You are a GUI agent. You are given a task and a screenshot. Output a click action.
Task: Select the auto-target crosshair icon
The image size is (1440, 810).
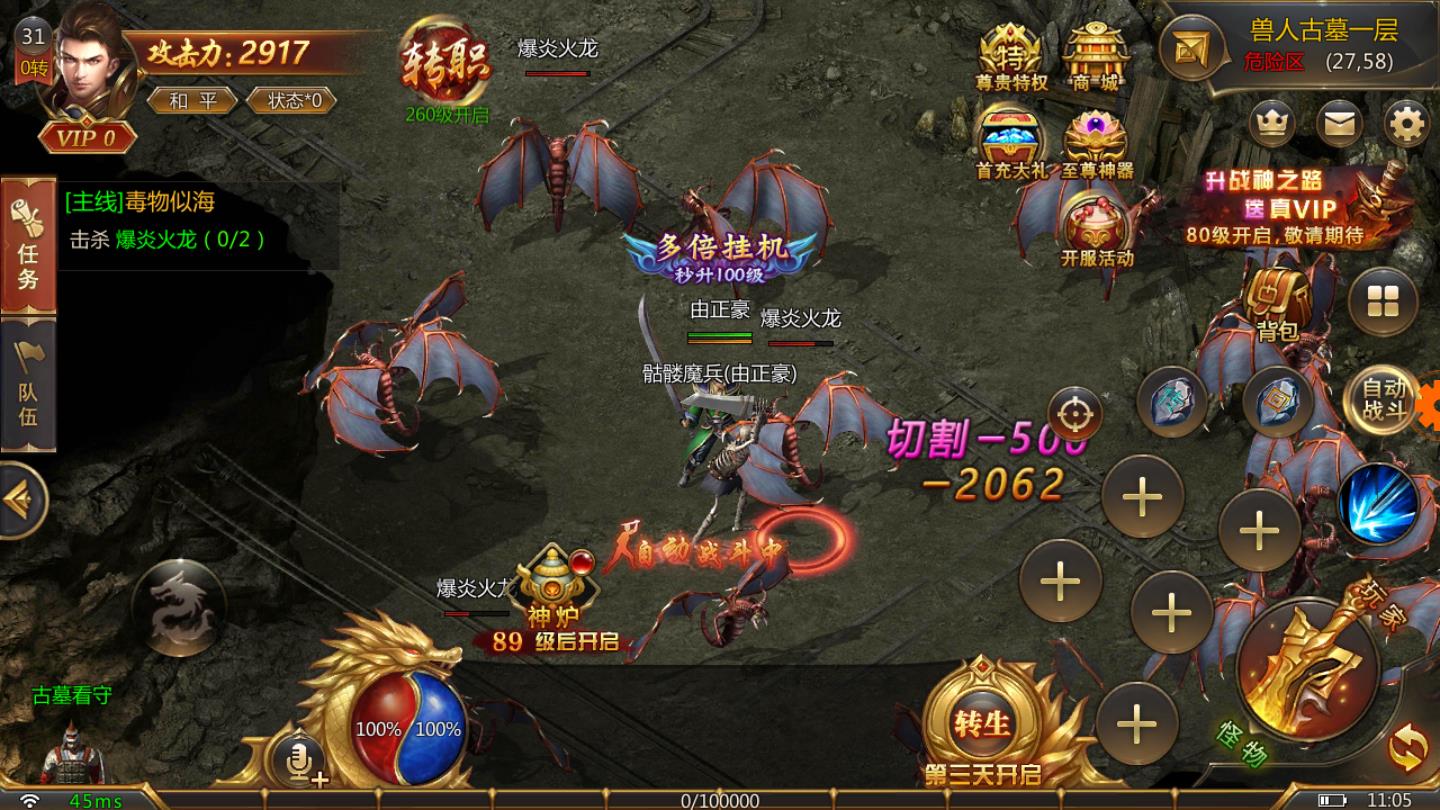tap(1076, 411)
